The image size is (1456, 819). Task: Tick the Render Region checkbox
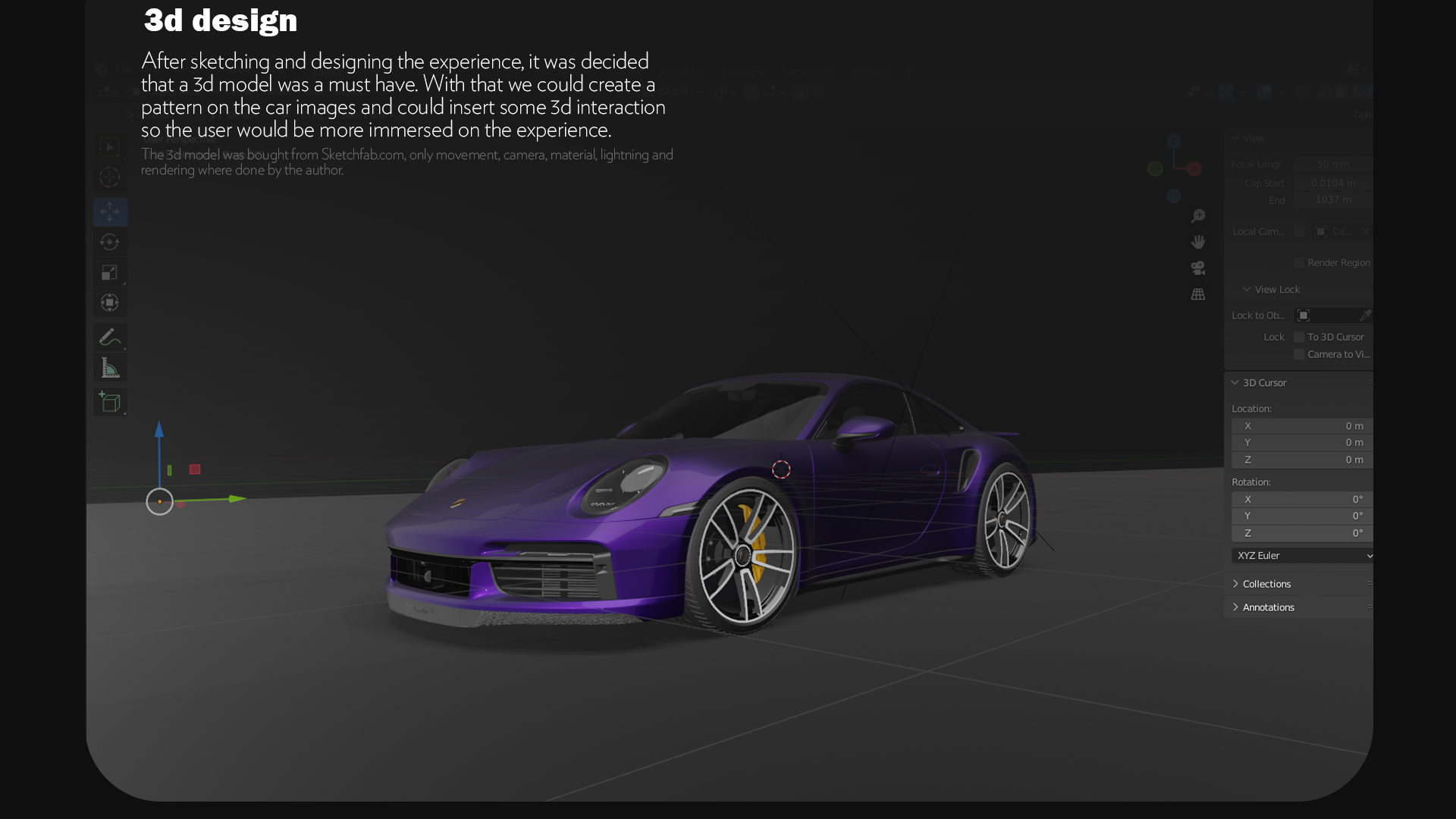pyautogui.click(x=1299, y=263)
